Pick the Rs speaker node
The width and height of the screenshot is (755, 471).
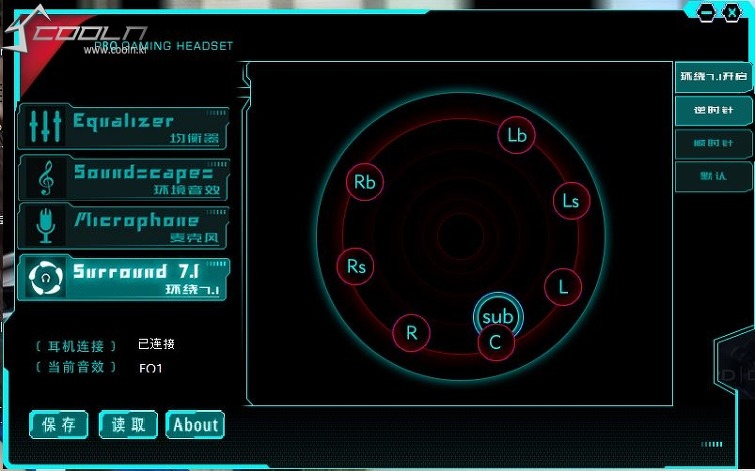(357, 266)
